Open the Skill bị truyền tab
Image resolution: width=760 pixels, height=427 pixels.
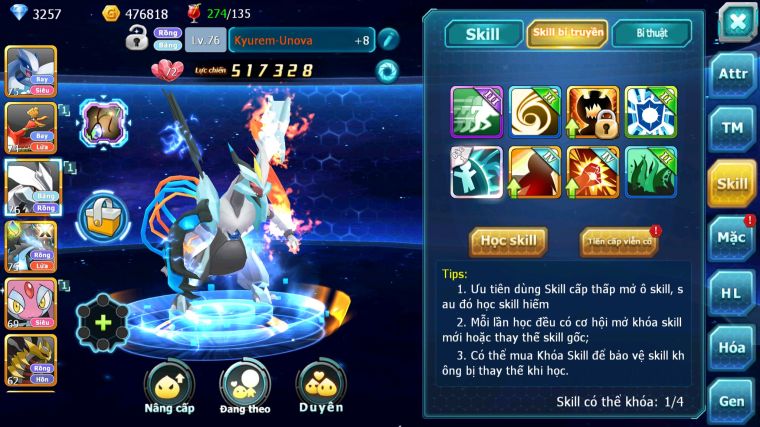(x=566, y=34)
